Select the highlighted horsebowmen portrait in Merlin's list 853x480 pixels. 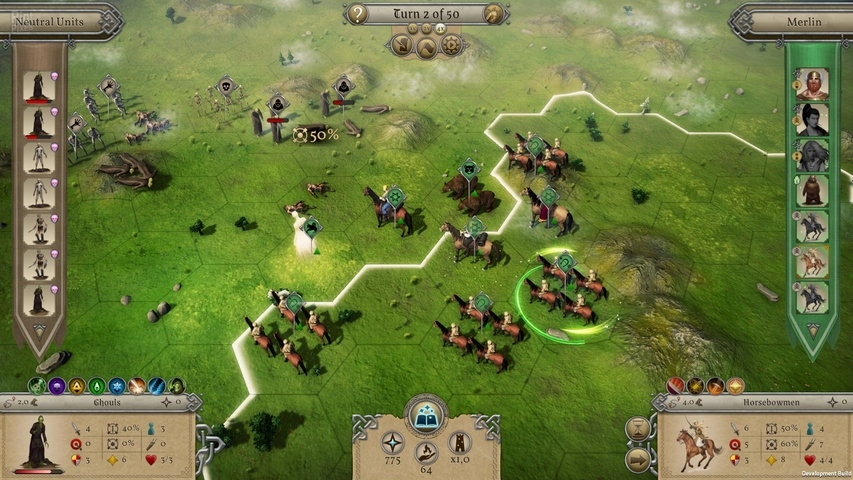click(812, 261)
